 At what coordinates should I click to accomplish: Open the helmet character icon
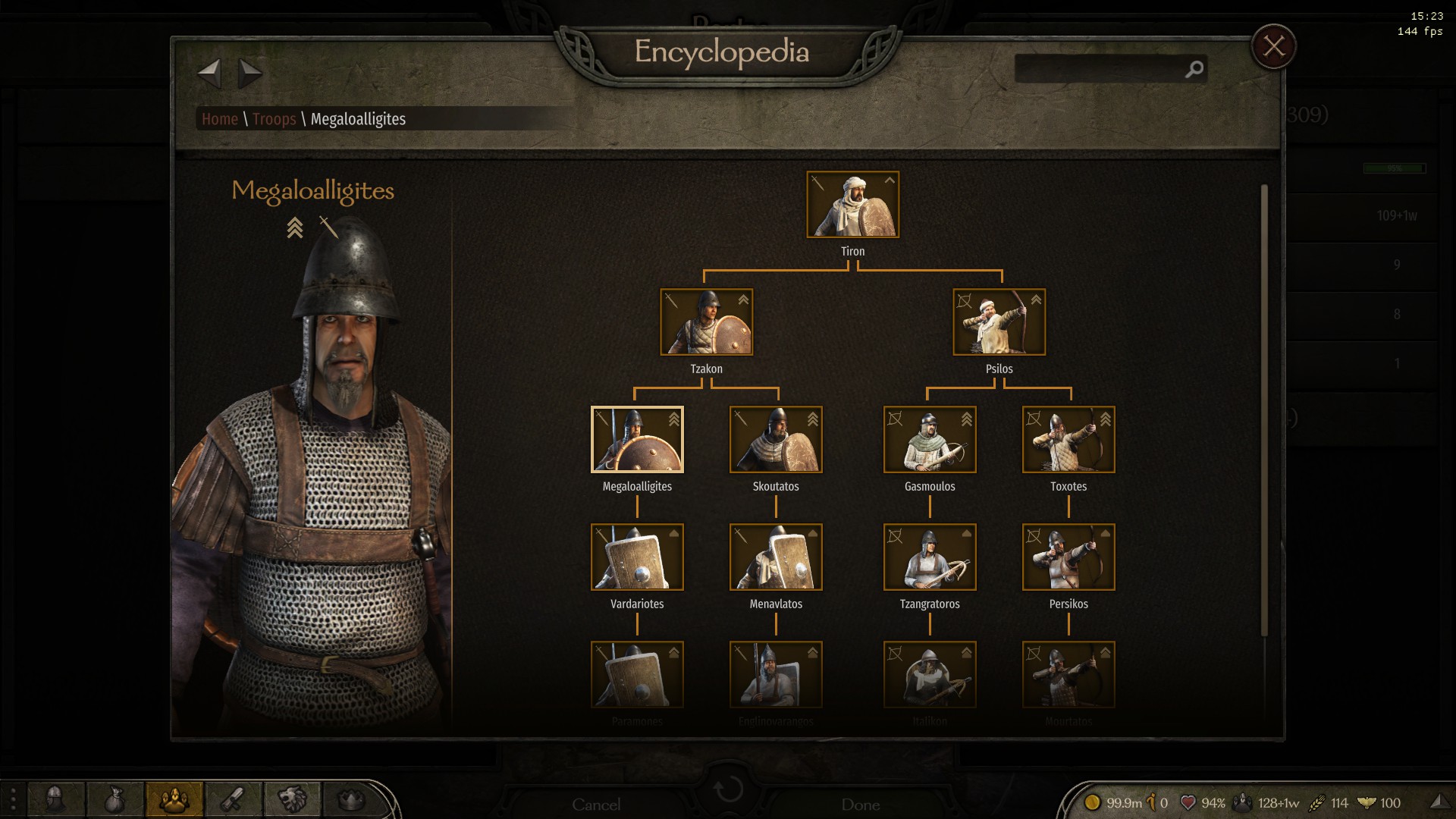(56, 799)
